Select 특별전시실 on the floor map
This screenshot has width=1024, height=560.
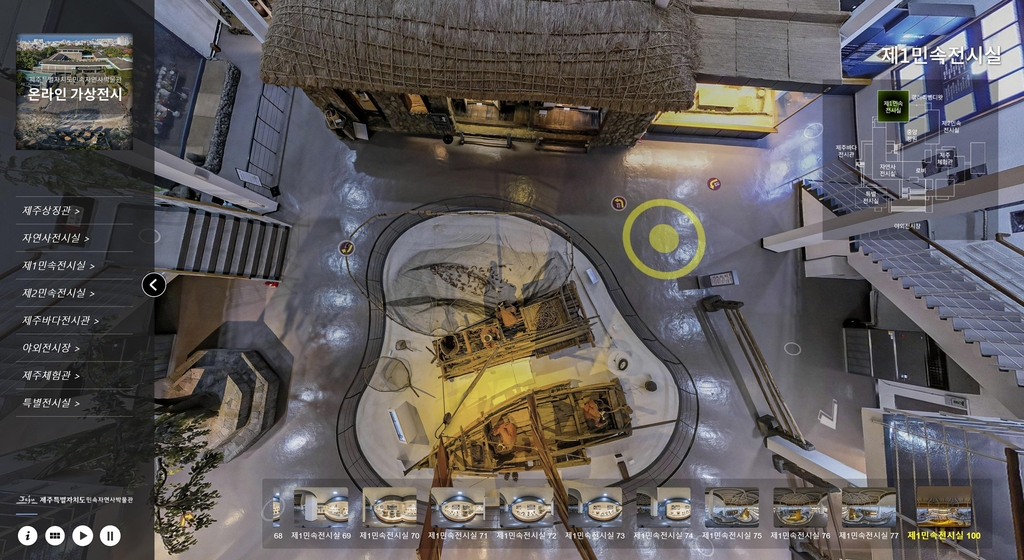click(871, 197)
